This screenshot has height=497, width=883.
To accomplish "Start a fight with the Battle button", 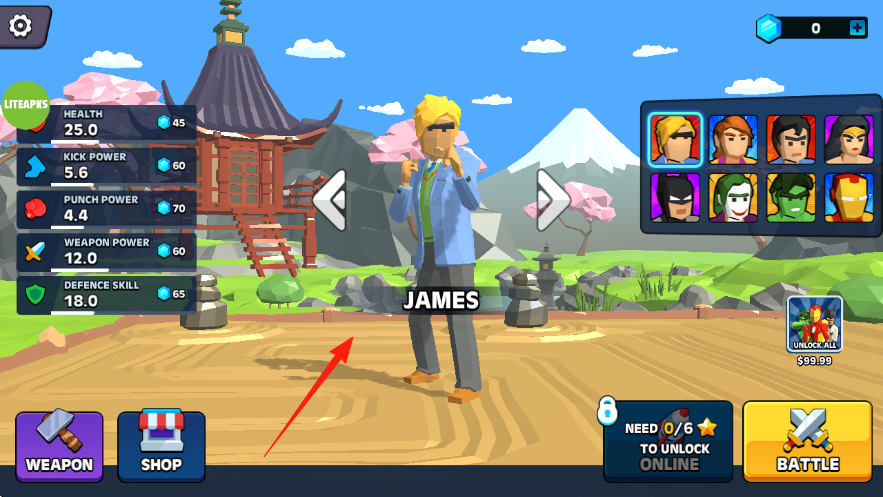I will 807,441.
